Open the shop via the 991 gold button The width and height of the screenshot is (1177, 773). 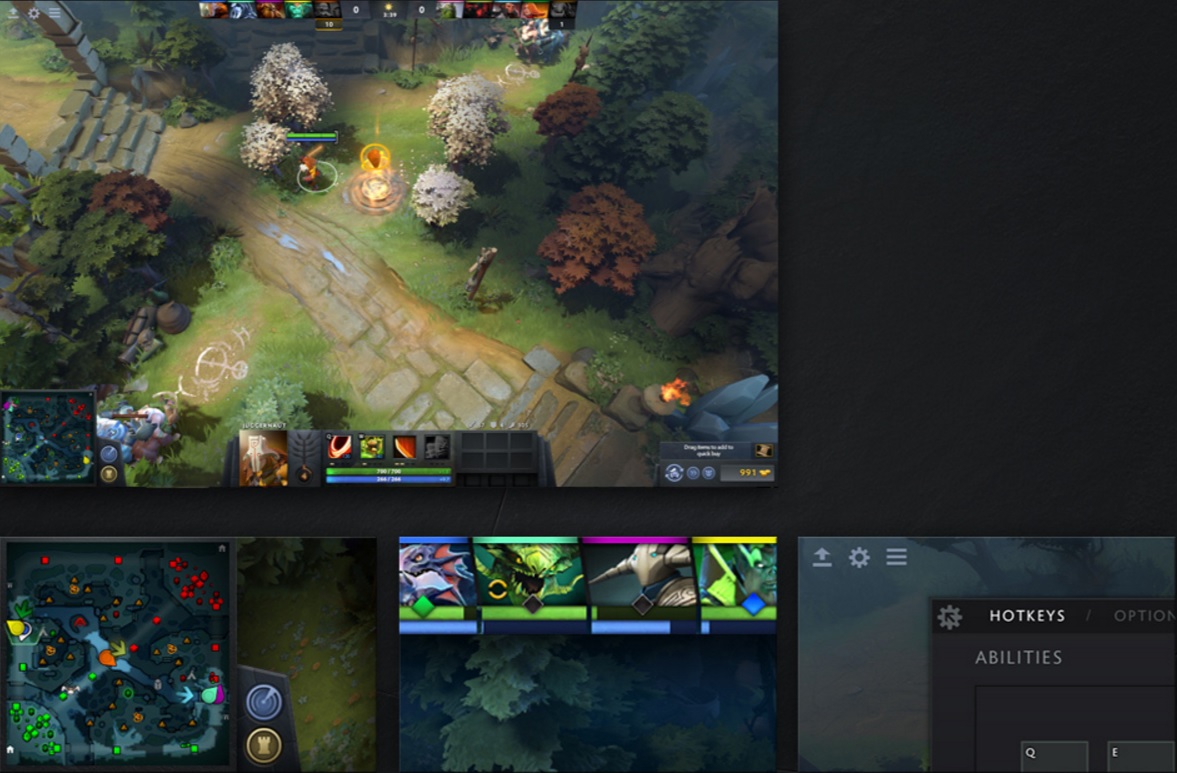[747, 472]
